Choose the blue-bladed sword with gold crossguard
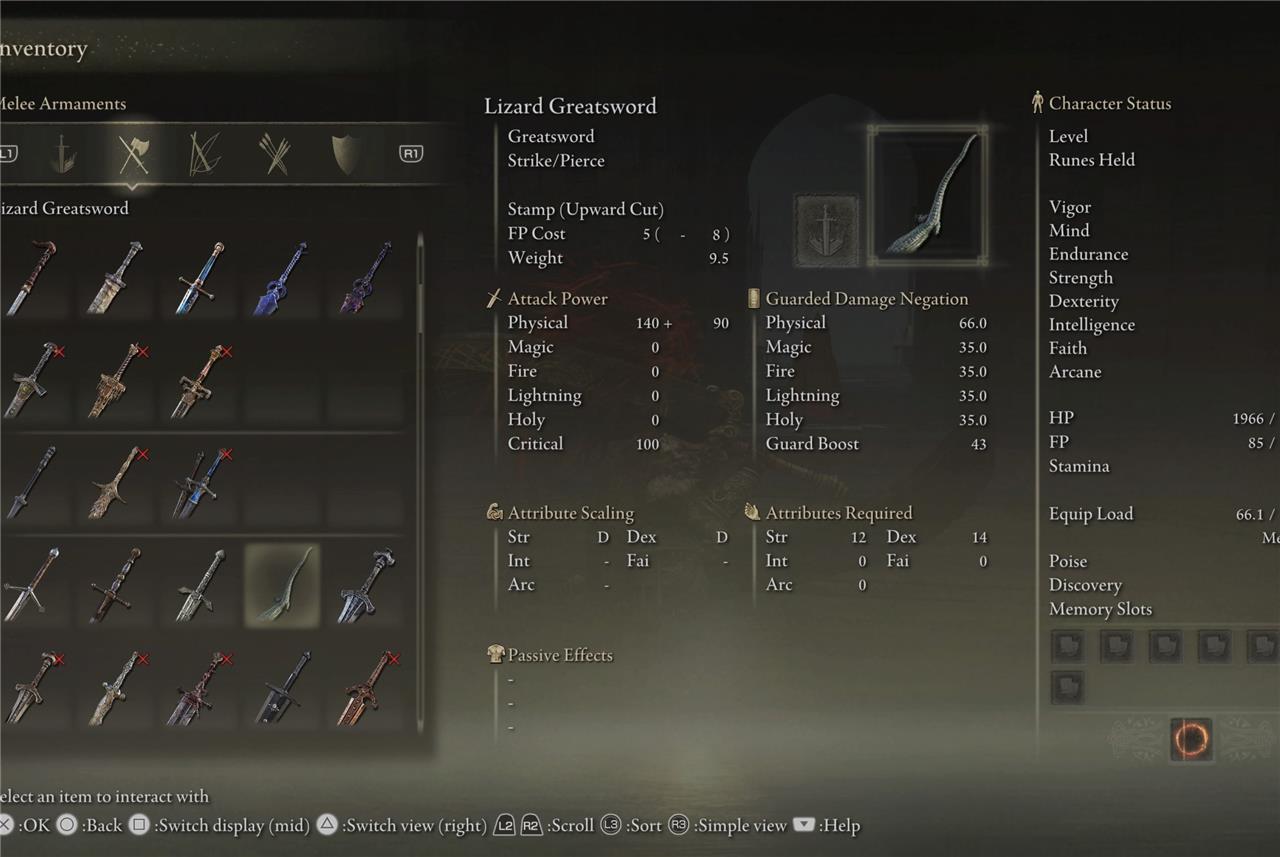Viewport: 1280px width, 857px height. (x=196, y=277)
